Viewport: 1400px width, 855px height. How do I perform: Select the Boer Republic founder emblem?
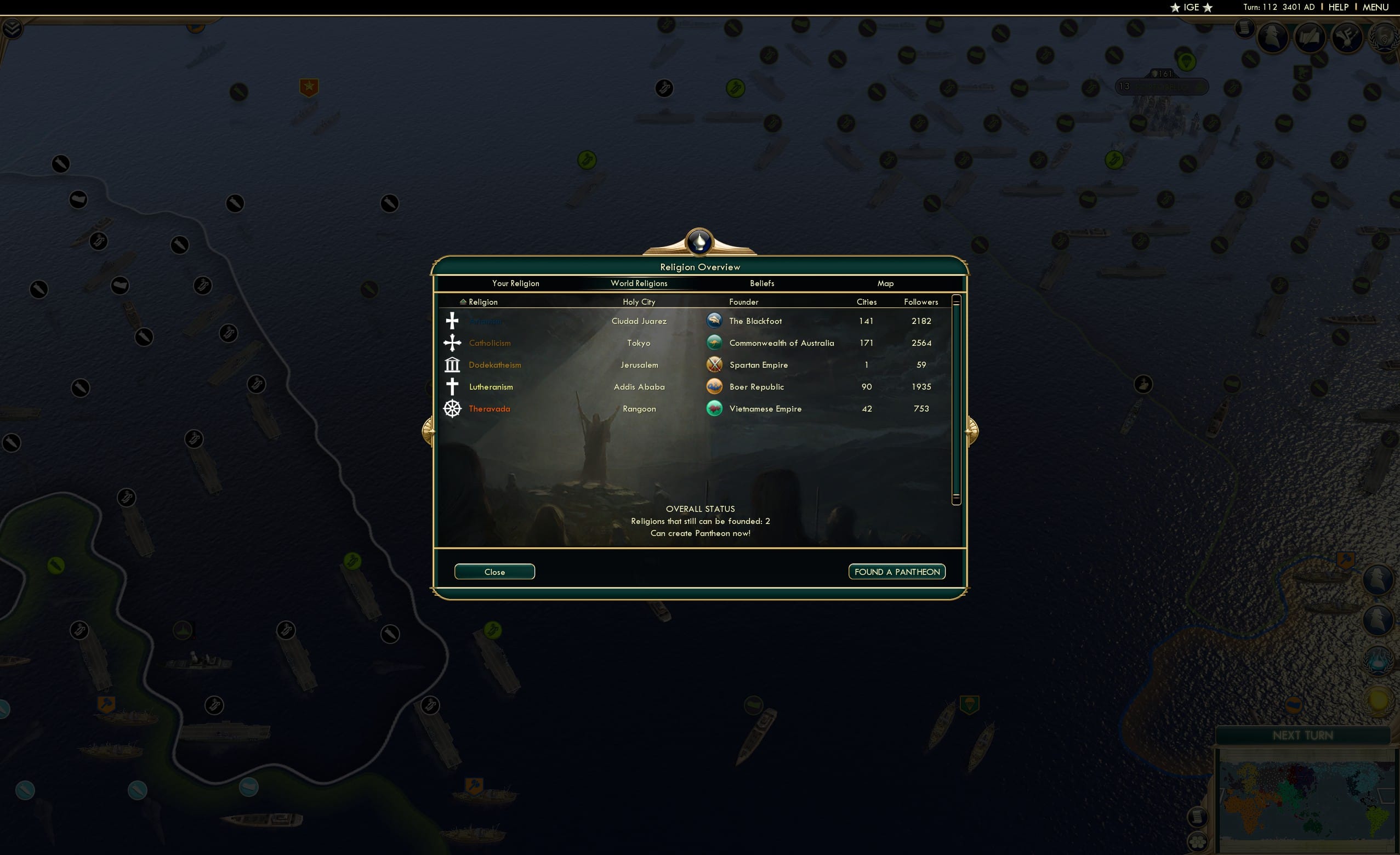(x=715, y=386)
